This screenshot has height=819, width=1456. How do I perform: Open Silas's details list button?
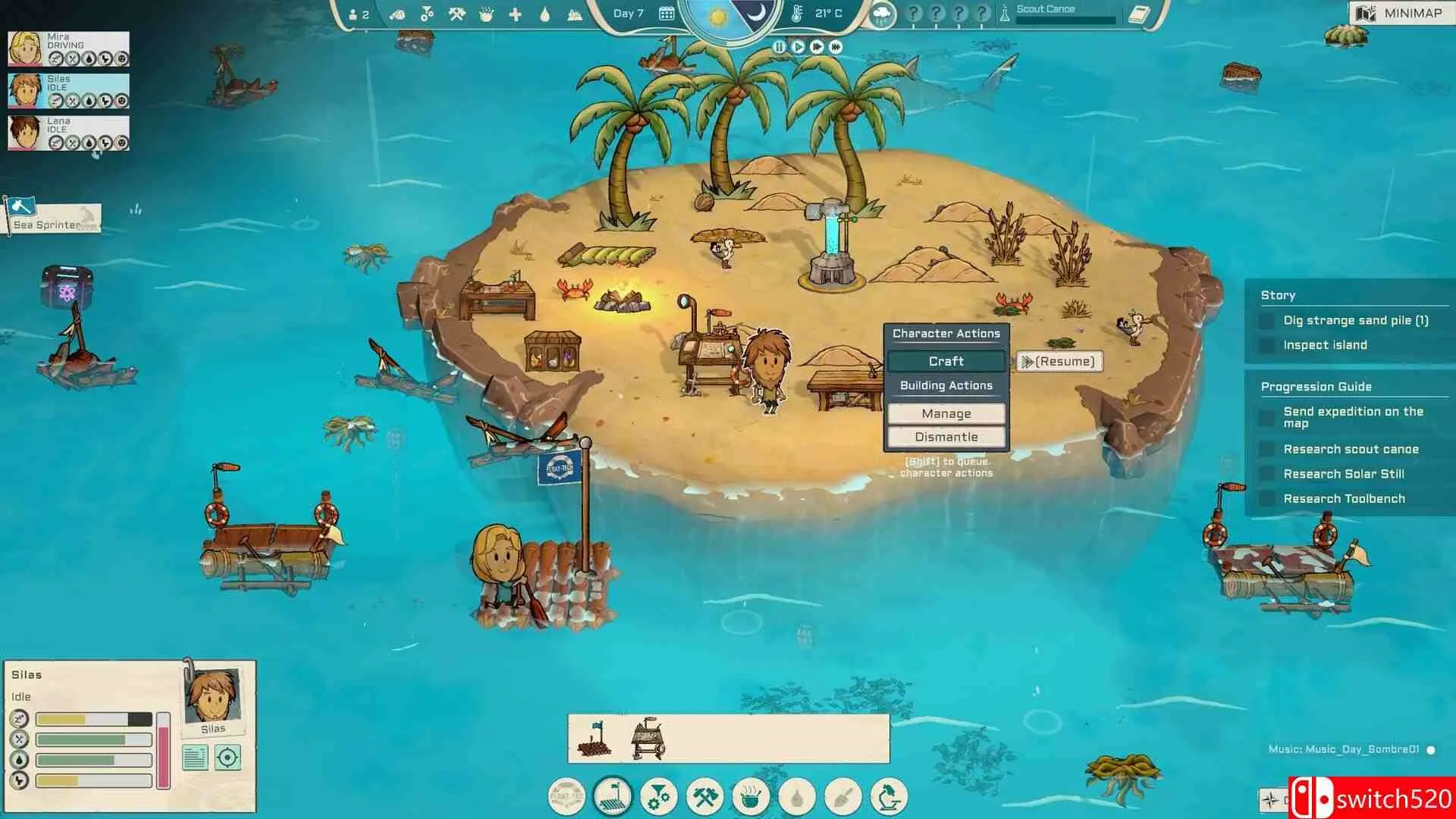195,758
